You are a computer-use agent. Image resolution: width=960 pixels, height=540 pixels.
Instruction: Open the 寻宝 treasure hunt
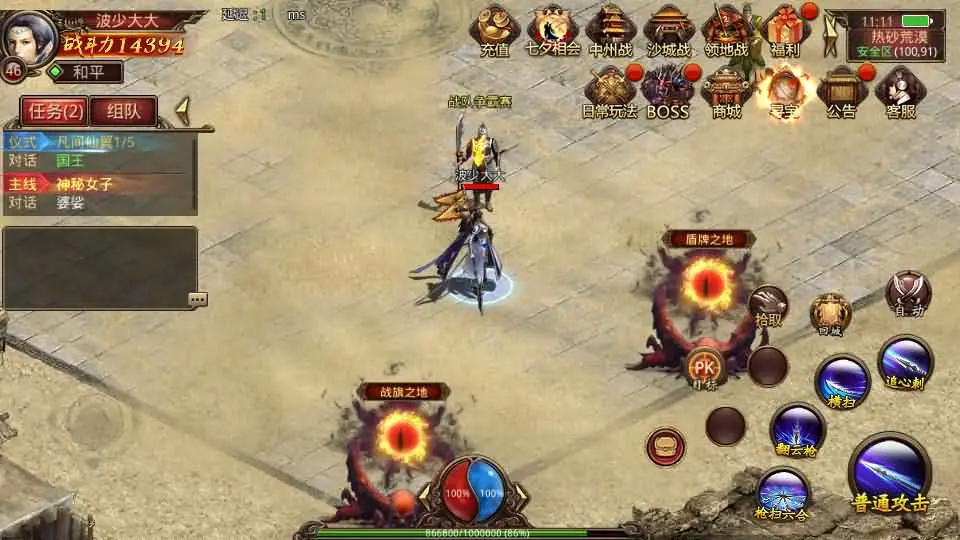point(783,92)
